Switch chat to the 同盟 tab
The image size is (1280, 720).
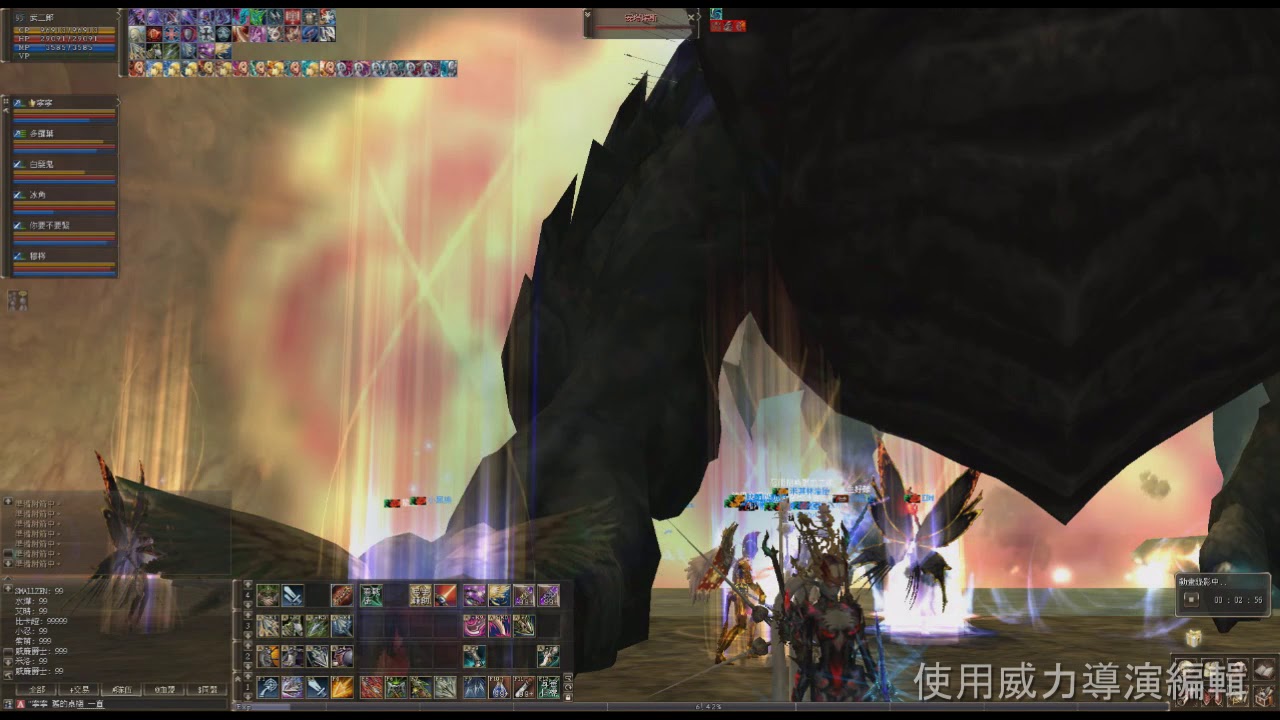point(208,690)
